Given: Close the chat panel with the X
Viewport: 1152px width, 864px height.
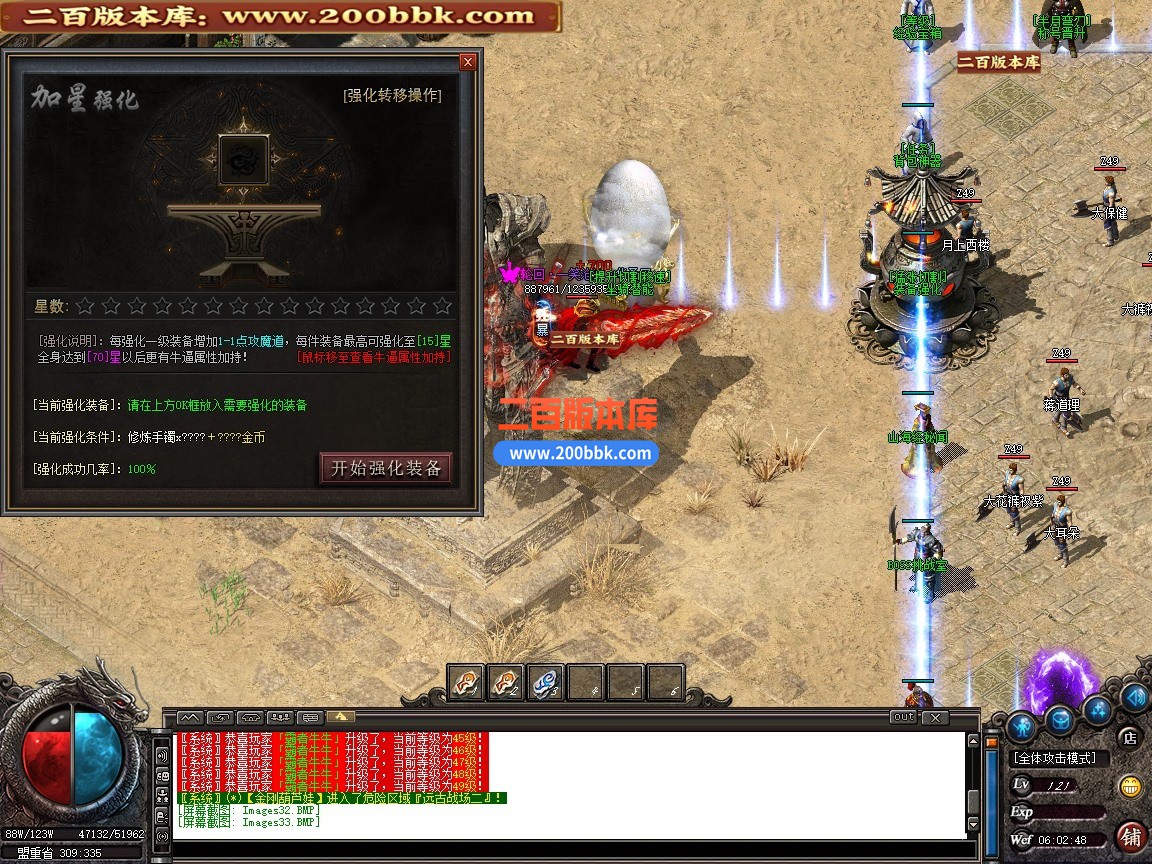Looking at the screenshot, I should [x=934, y=717].
